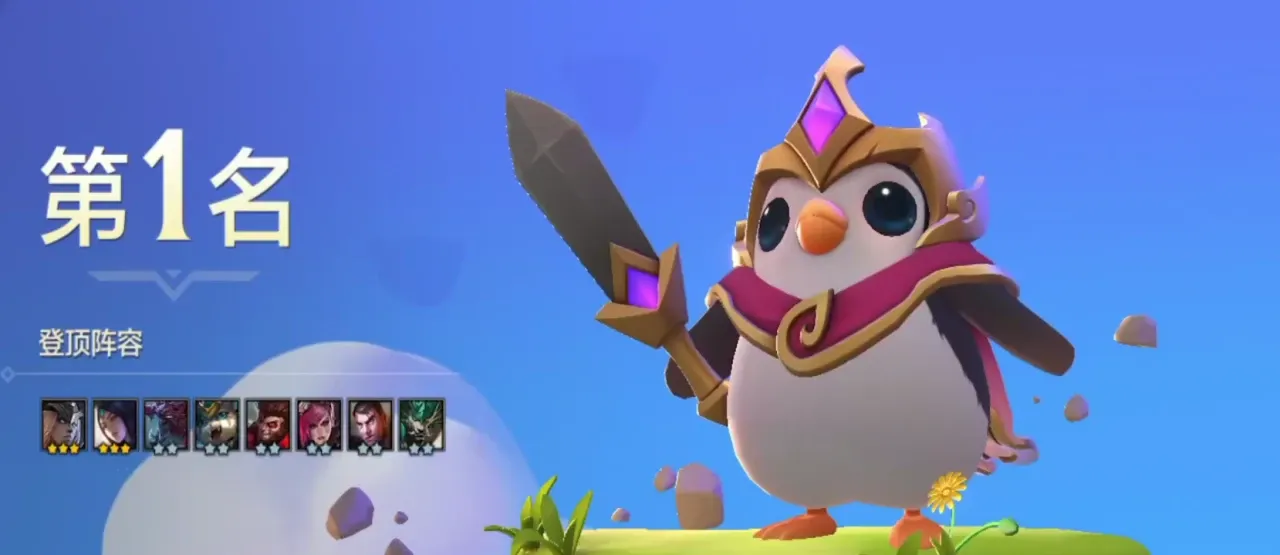
Task: Select the red monkey champion portrait
Action: 268,422
